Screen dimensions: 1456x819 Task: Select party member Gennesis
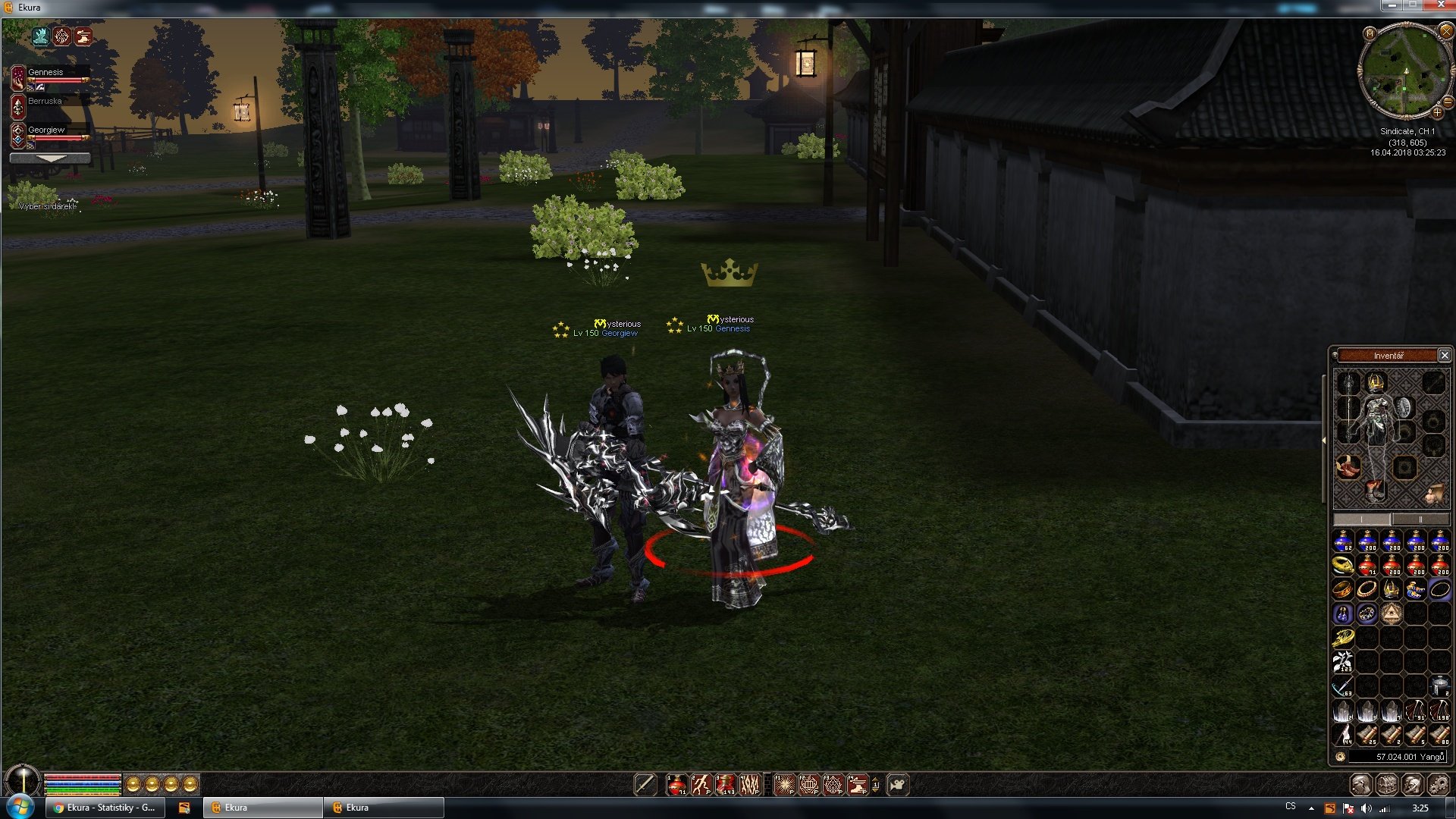pos(46,73)
